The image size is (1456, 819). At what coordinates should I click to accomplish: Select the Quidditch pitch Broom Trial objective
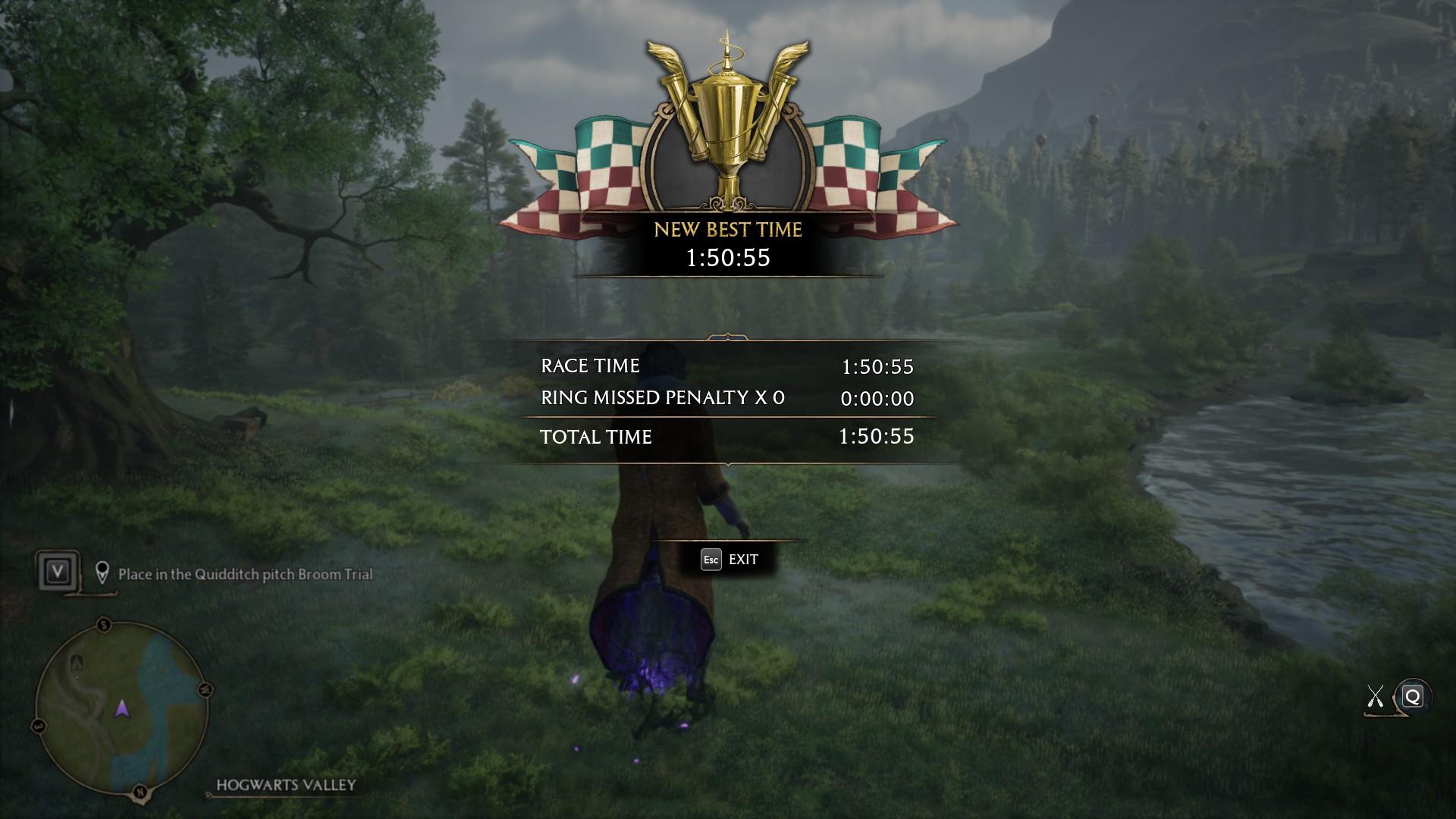click(x=245, y=574)
